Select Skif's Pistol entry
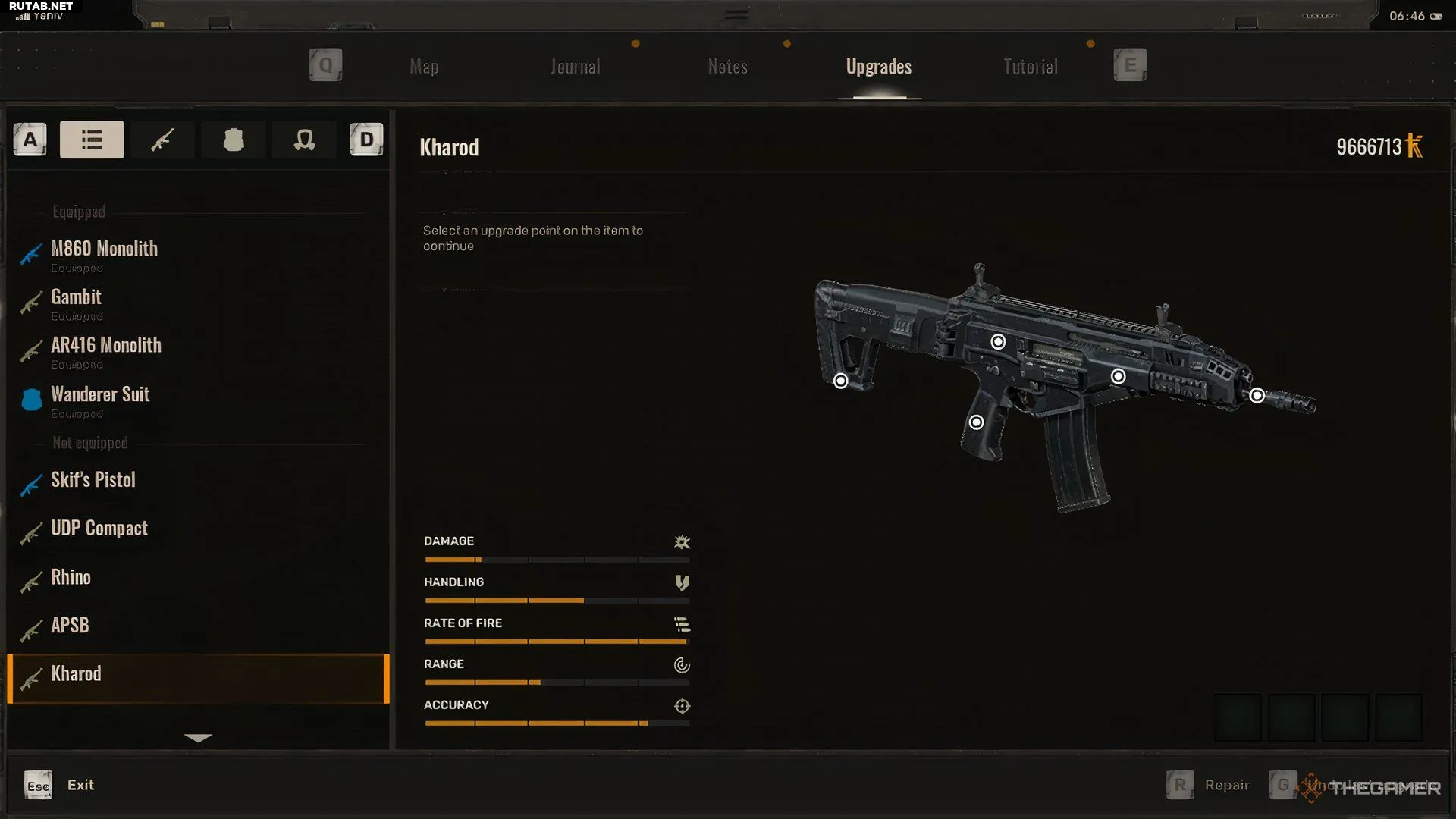This screenshot has height=819, width=1456. point(93,480)
